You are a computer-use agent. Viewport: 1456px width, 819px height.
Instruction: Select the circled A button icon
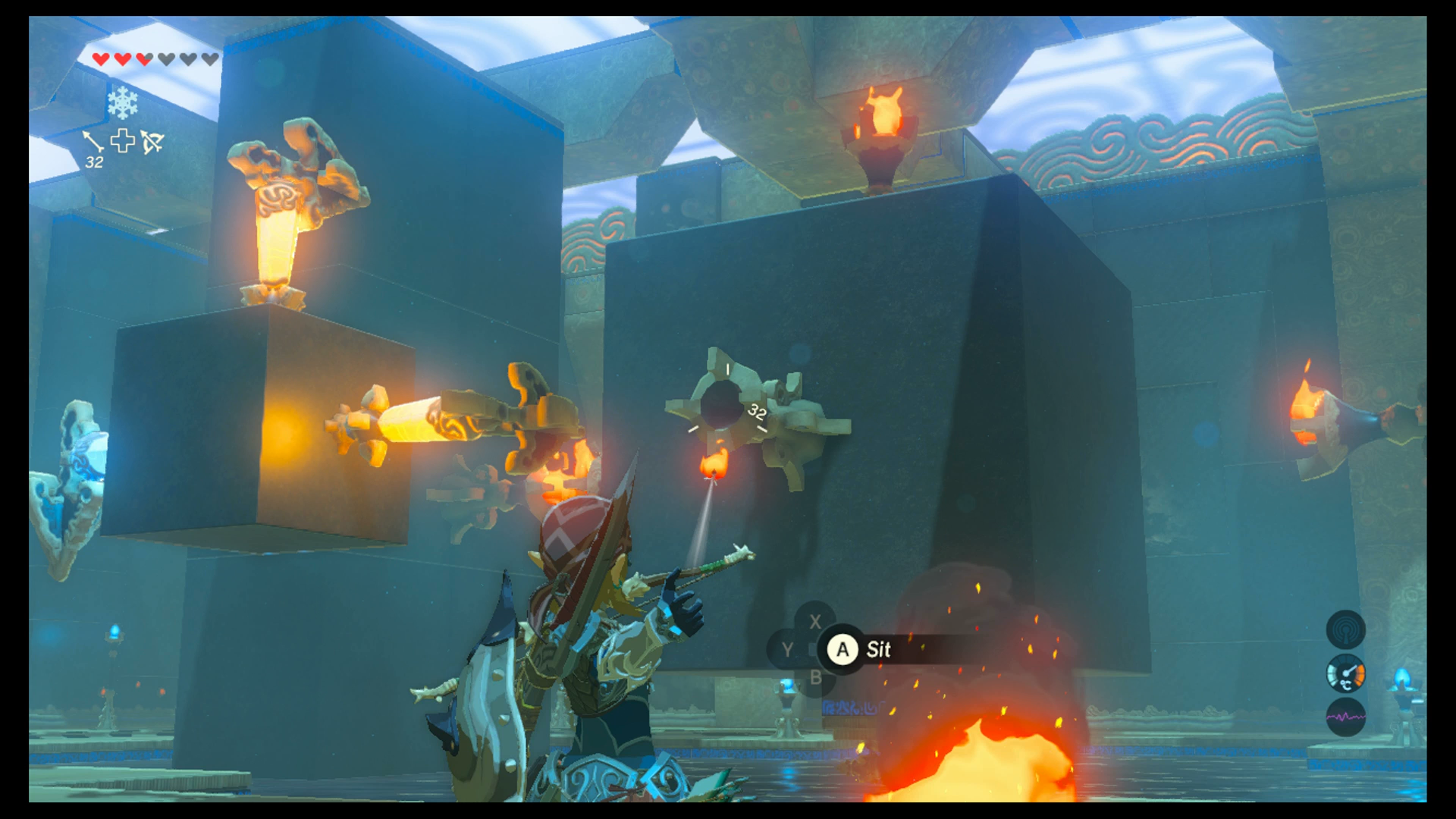(x=842, y=649)
